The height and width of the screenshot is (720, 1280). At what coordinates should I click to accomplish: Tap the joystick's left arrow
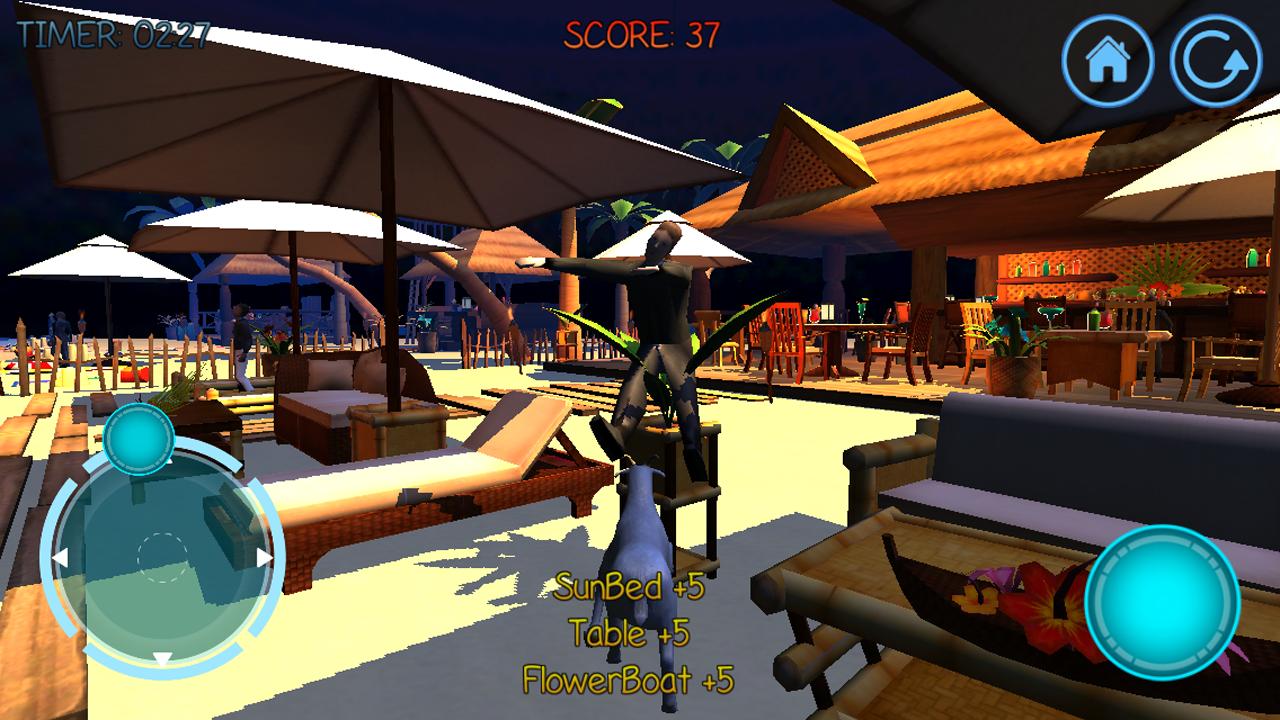coord(60,557)
